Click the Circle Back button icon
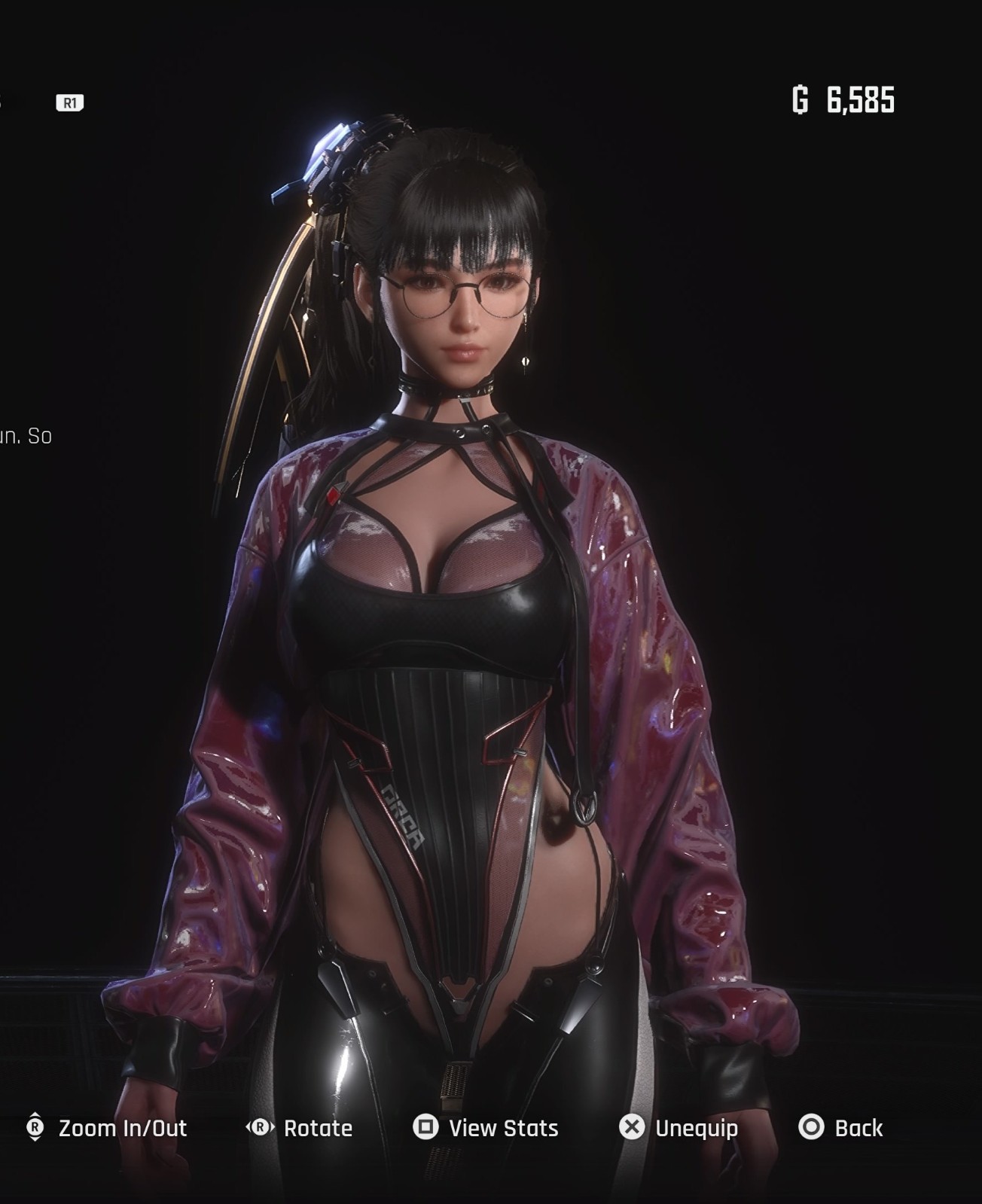Screen dimensions: 982x1204 pos(812,1128)
